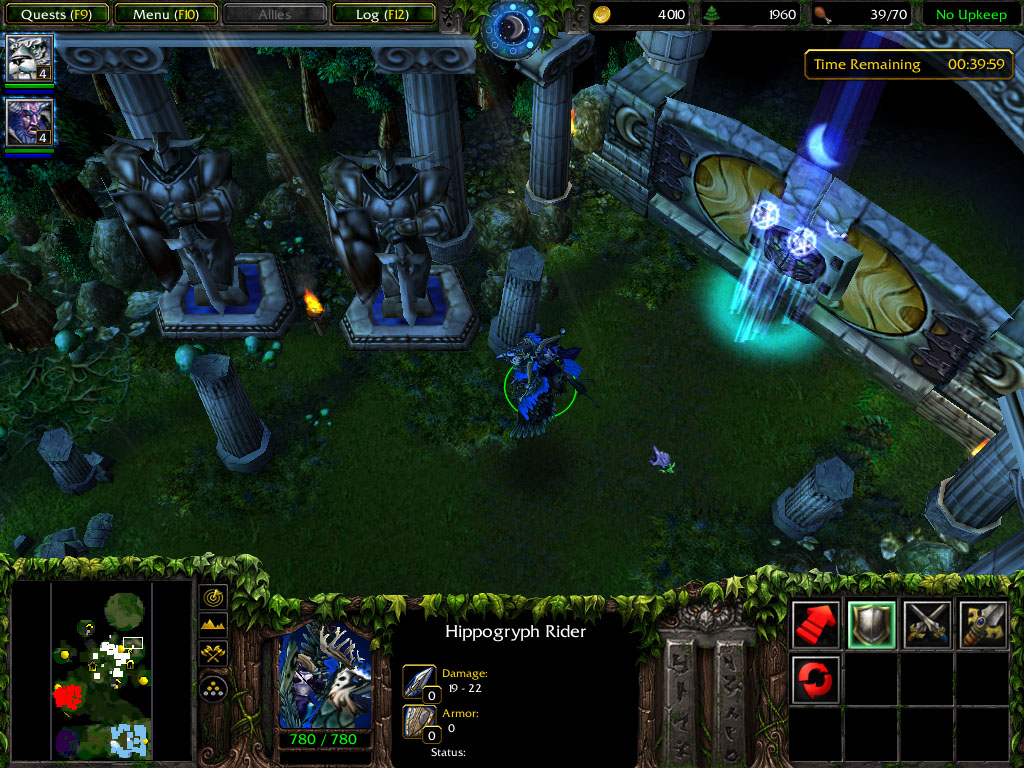Toggle minimap terrain display button

click(214, 626)
